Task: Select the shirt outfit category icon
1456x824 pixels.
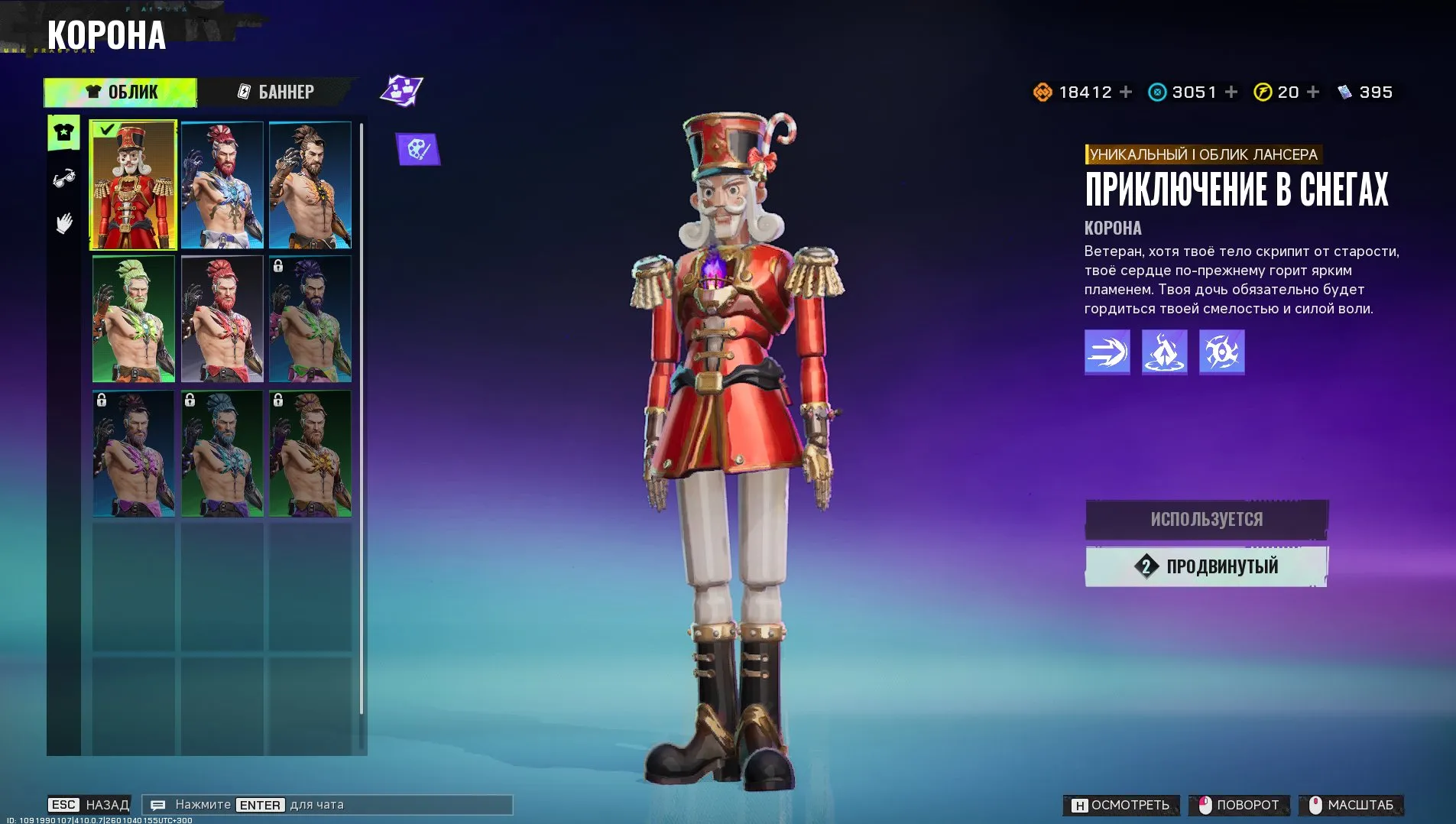Action: pos(64,133)
